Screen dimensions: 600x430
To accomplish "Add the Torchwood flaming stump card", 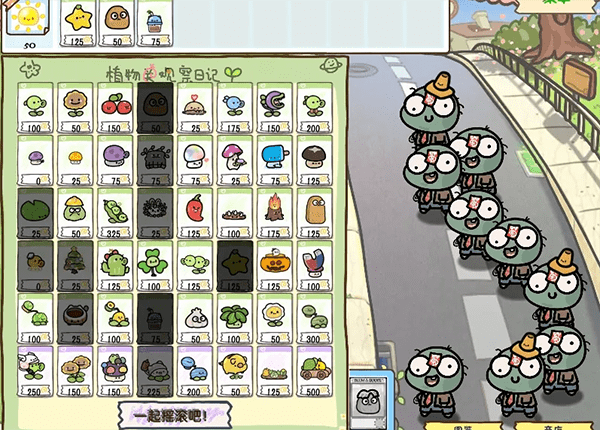I will (273, 213).
